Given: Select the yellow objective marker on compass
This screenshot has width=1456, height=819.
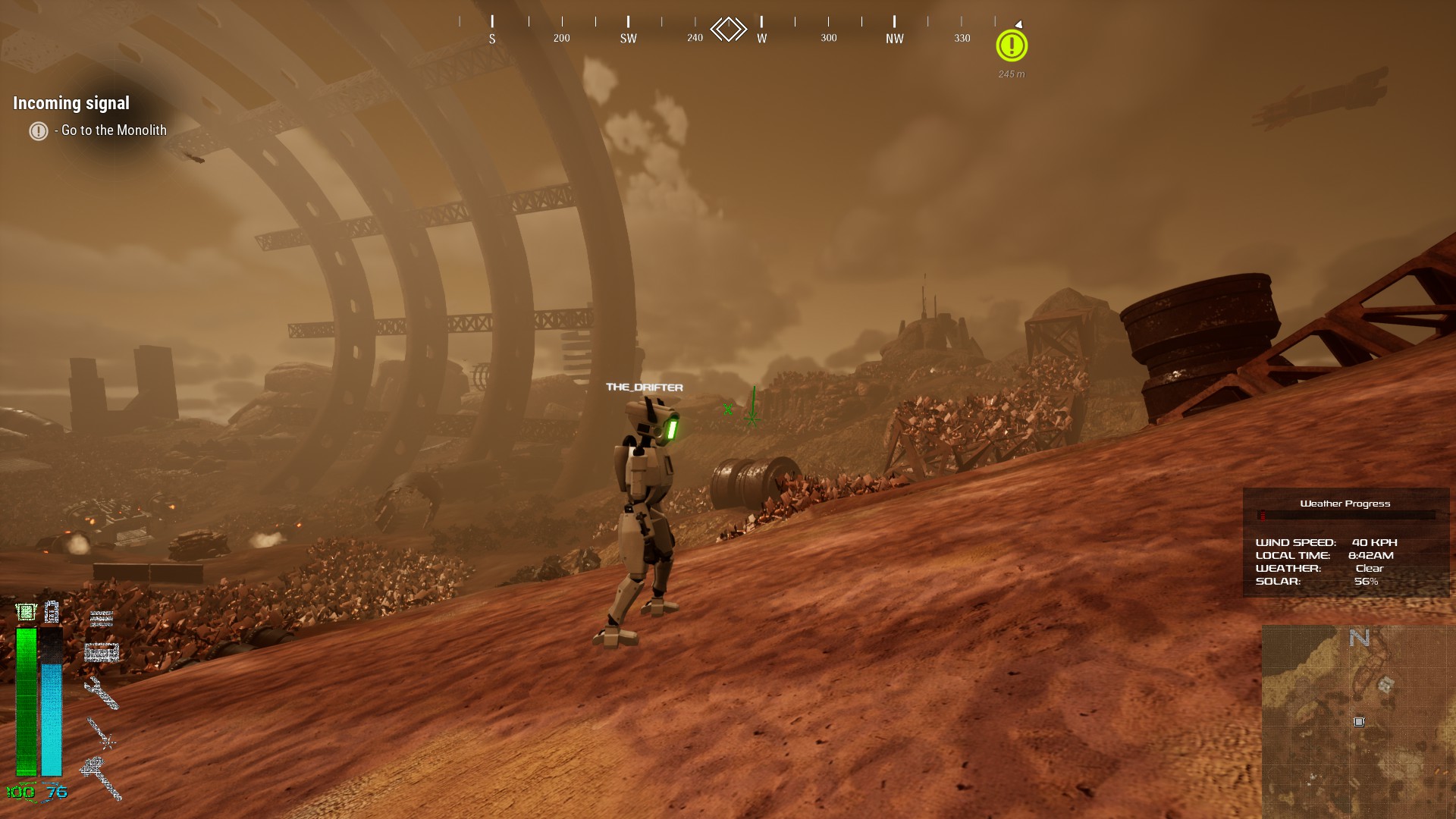Looking at the screenshot, I should coord(1012,46).
